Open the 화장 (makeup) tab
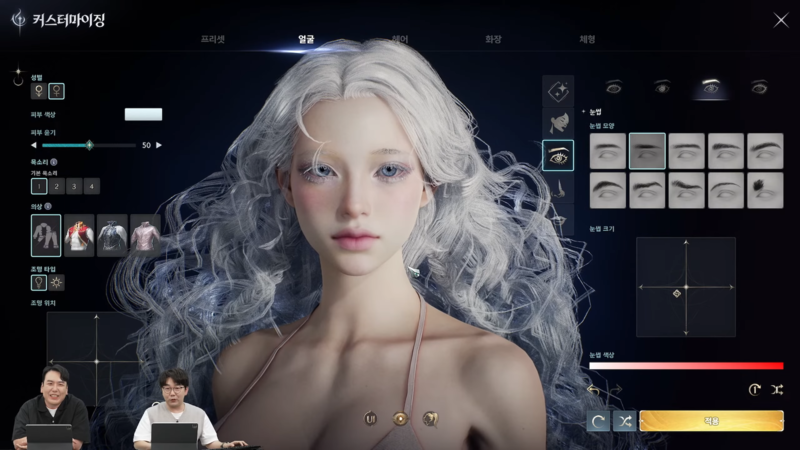This screenshot has height=450, width=800. 493,39
